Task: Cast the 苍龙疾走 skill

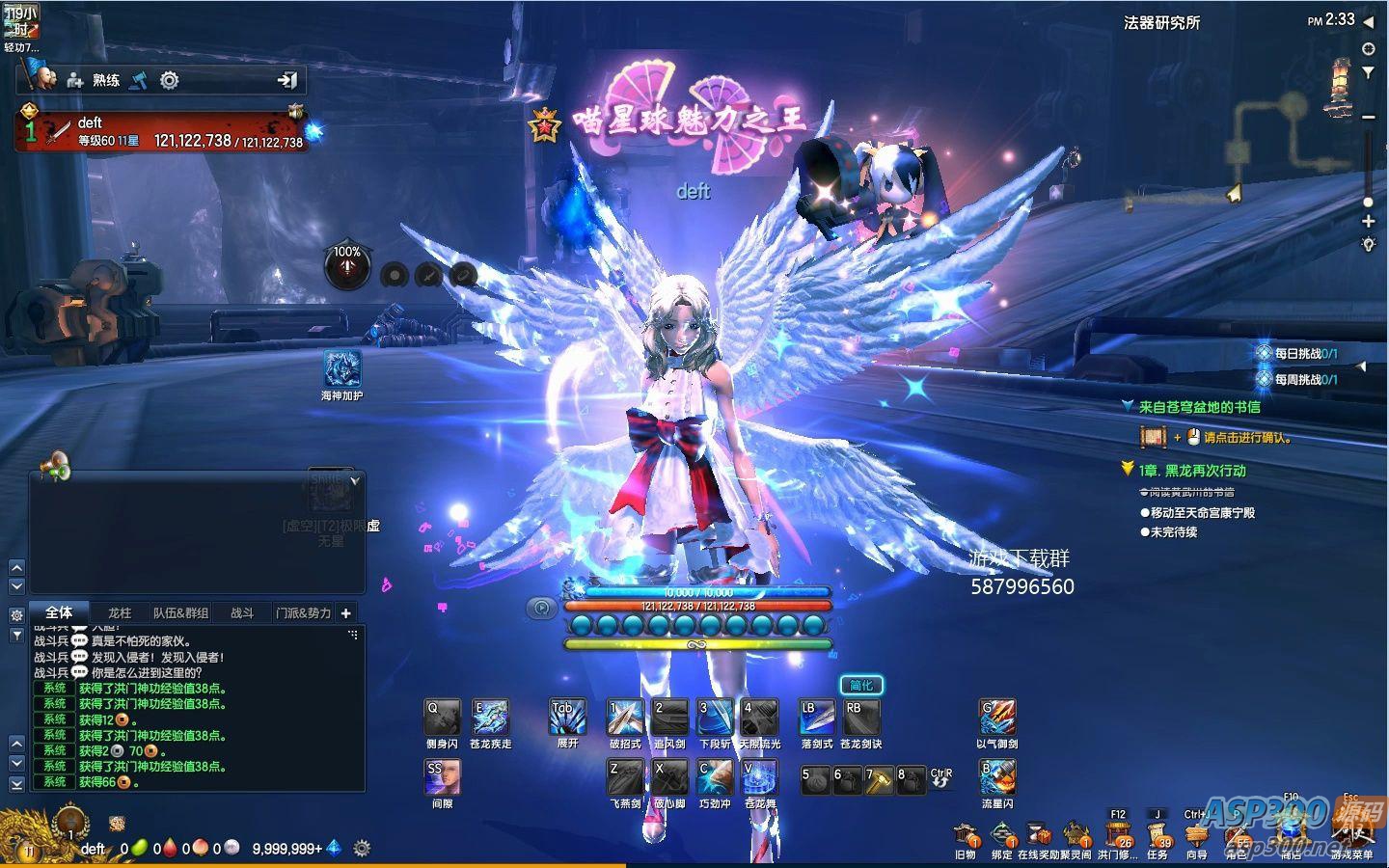Action: [490, 719]
